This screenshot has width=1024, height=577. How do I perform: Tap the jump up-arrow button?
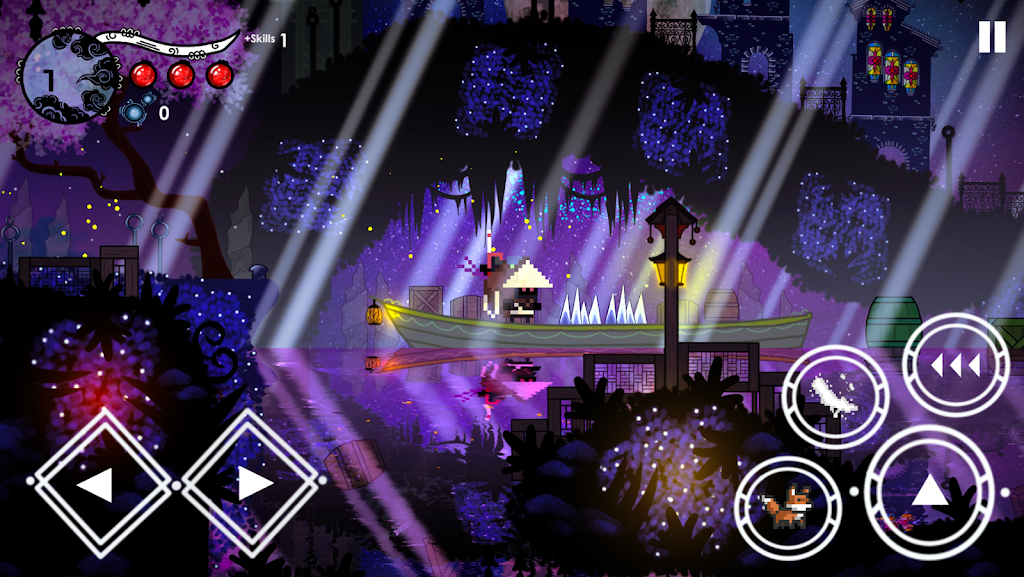(928, 491)
